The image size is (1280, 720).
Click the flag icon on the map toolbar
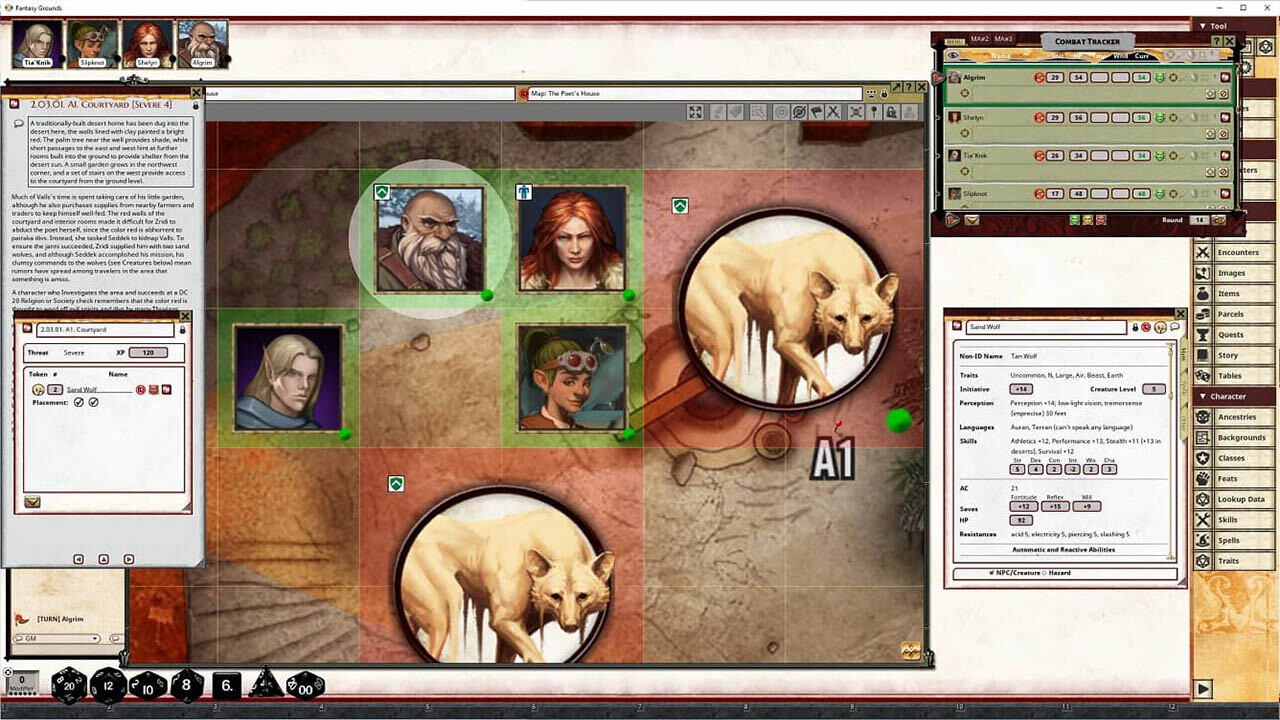[816, 111]
